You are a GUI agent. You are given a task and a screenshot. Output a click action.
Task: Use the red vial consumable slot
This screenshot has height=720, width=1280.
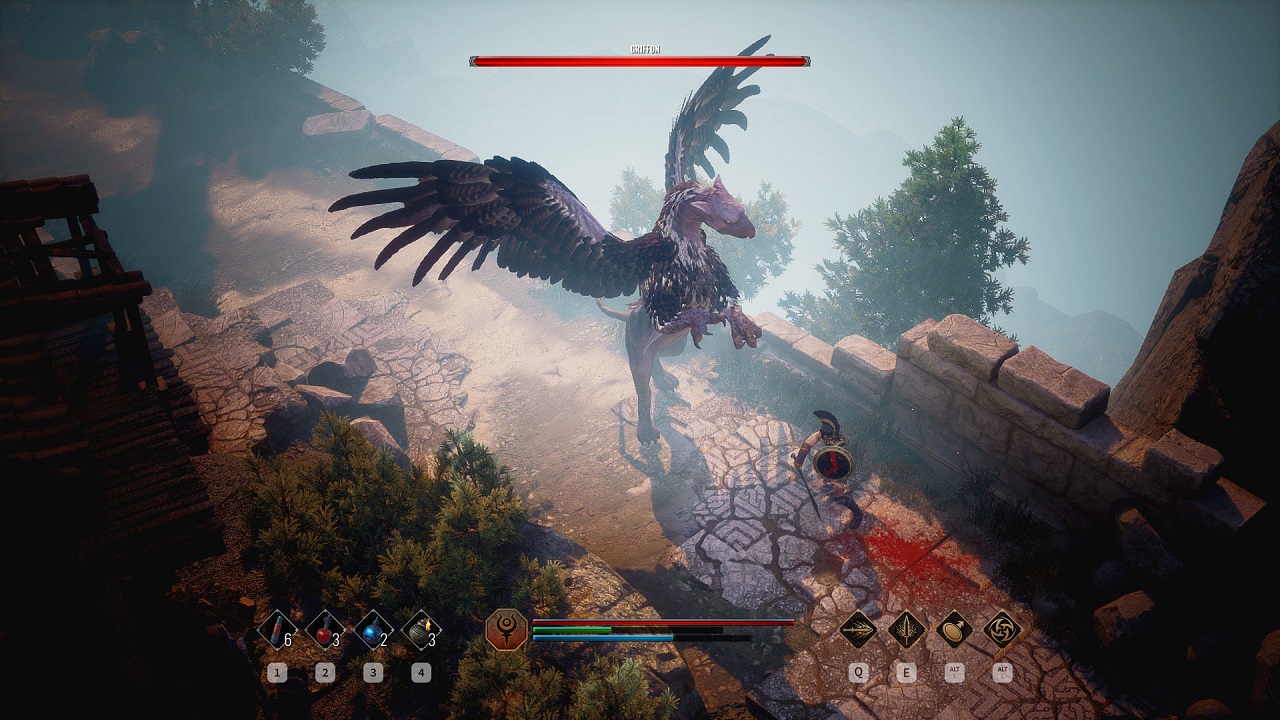[x=276, y=630]
